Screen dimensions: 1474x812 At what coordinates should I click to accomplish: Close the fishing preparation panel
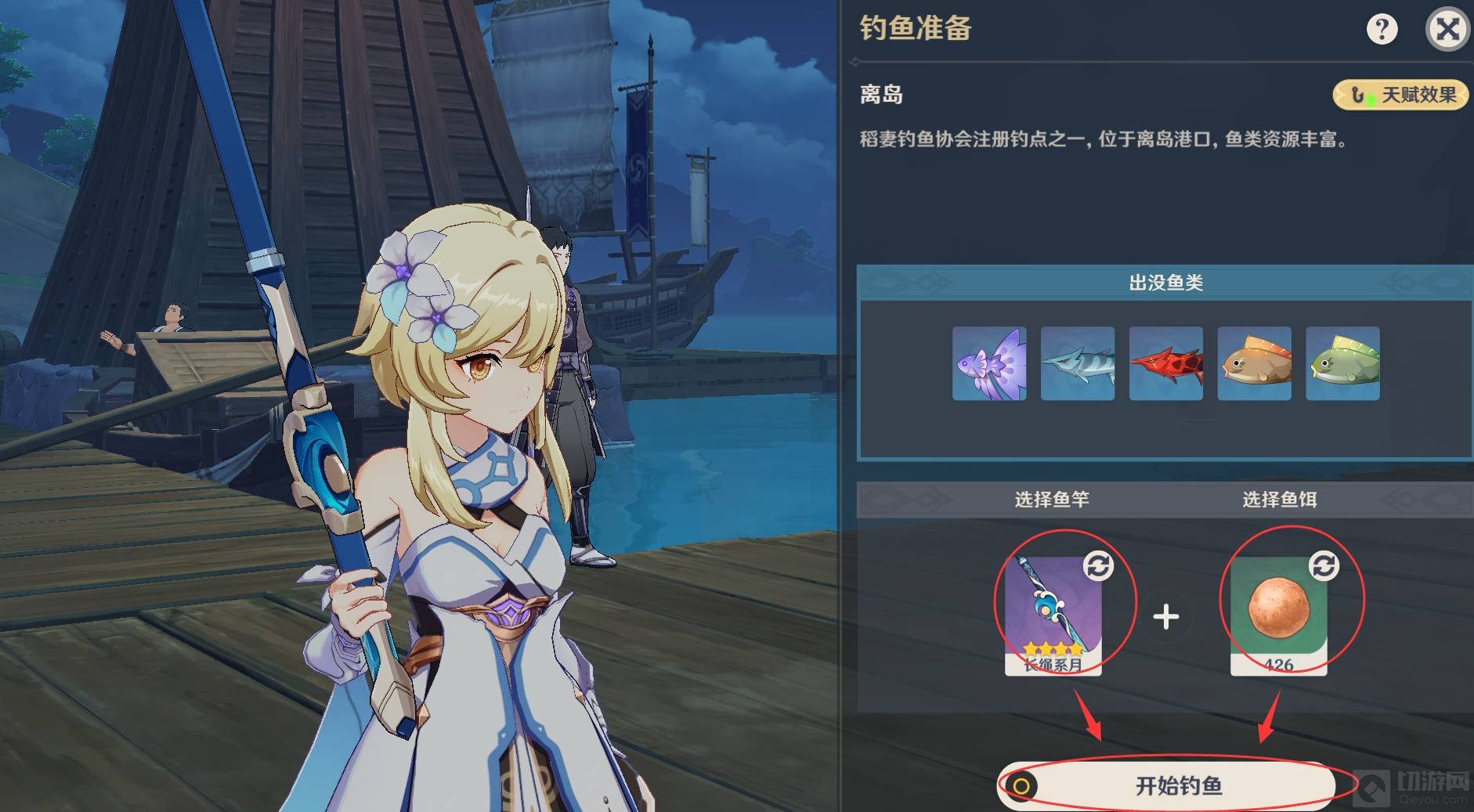1447,30
